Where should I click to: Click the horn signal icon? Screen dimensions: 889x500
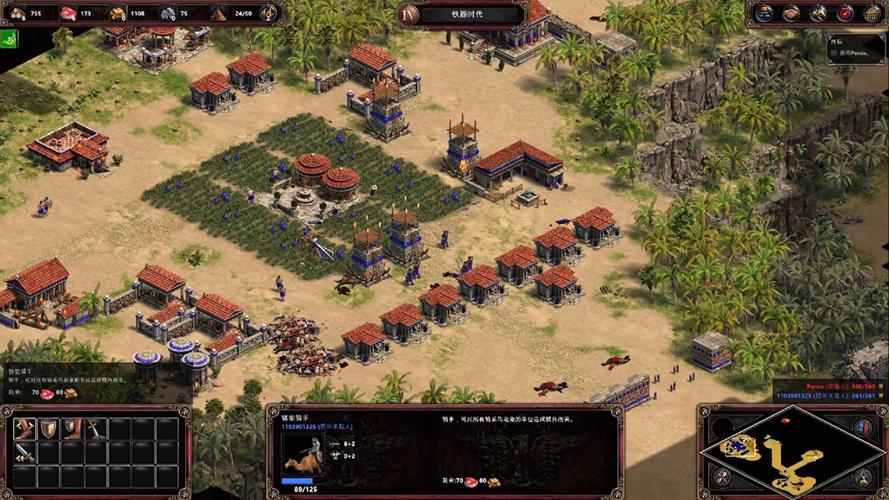point(818,13)
